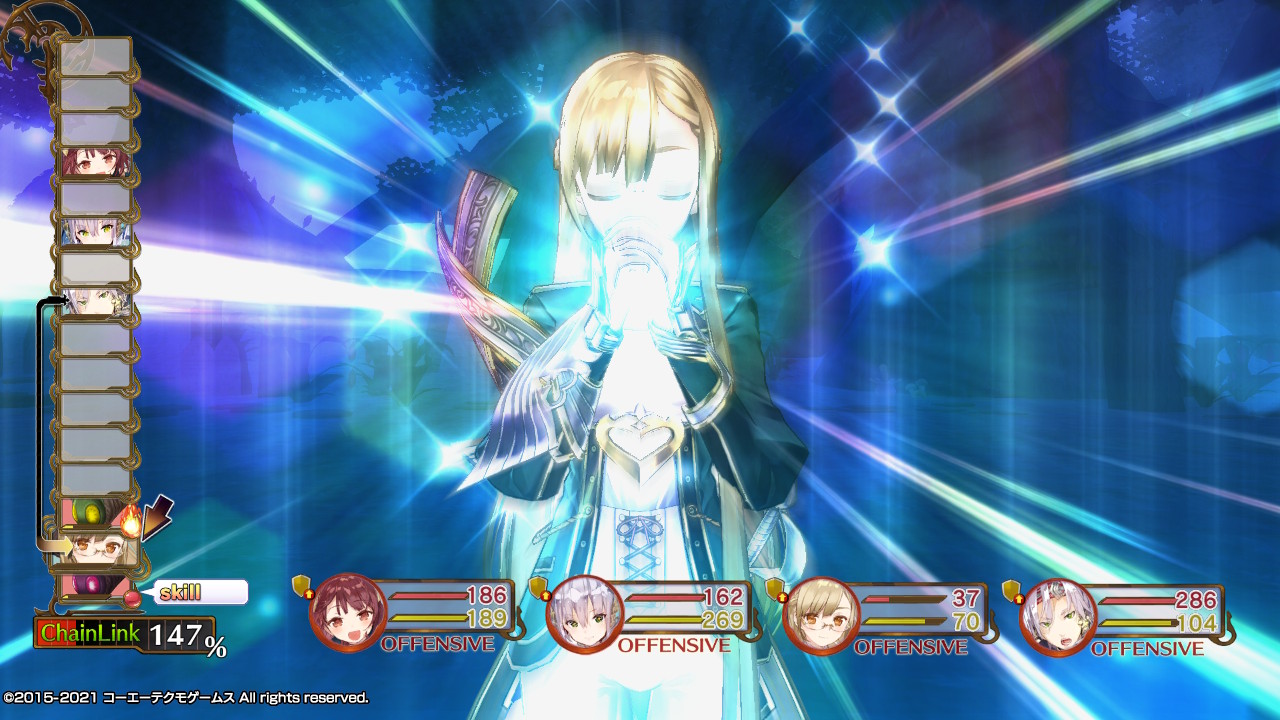Click the purple monster icon in turn order
The height and width of the screenshot is (720, 1280).
tap(90, 587)
